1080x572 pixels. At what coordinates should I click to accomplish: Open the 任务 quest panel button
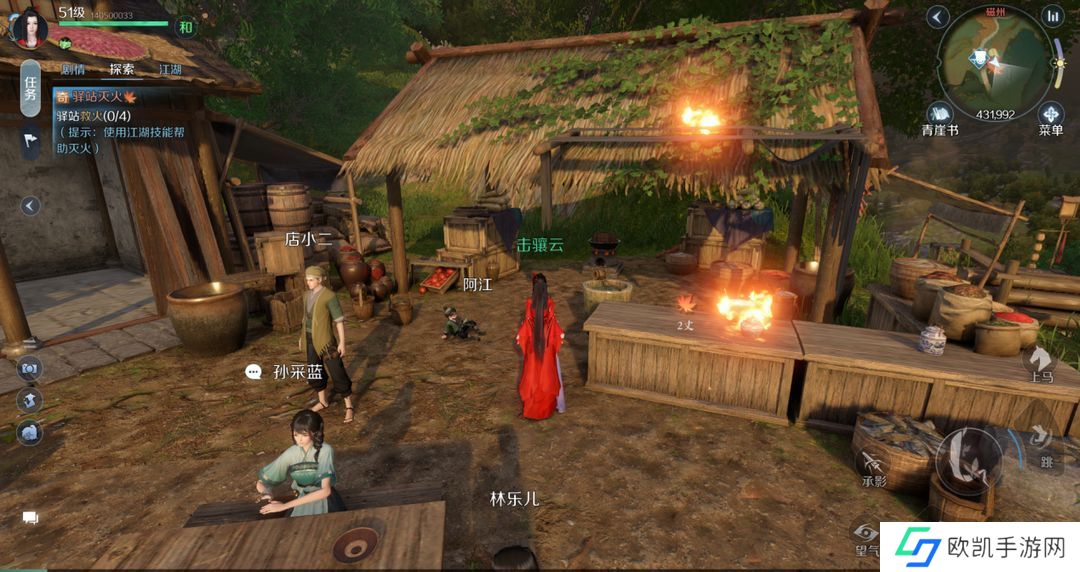30,89
